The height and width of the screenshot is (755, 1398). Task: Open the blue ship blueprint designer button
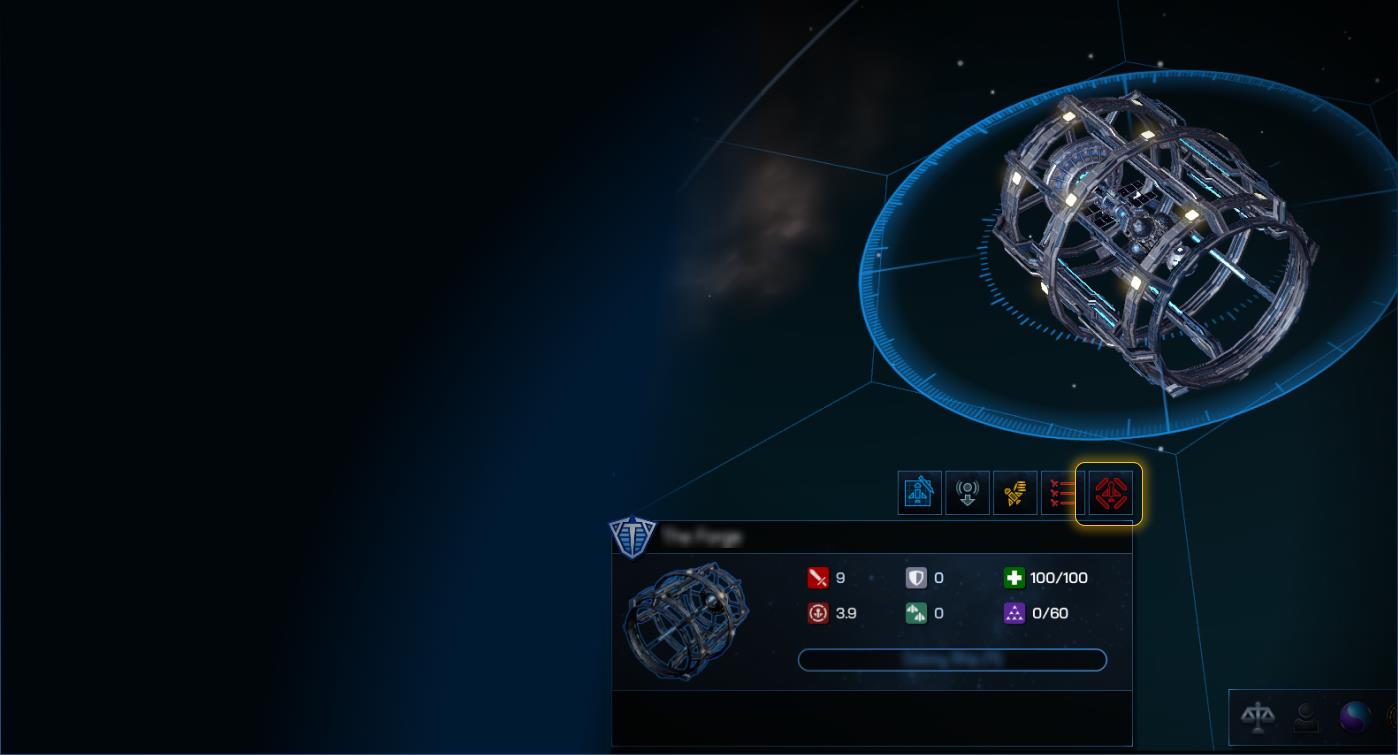click(919, 493)
